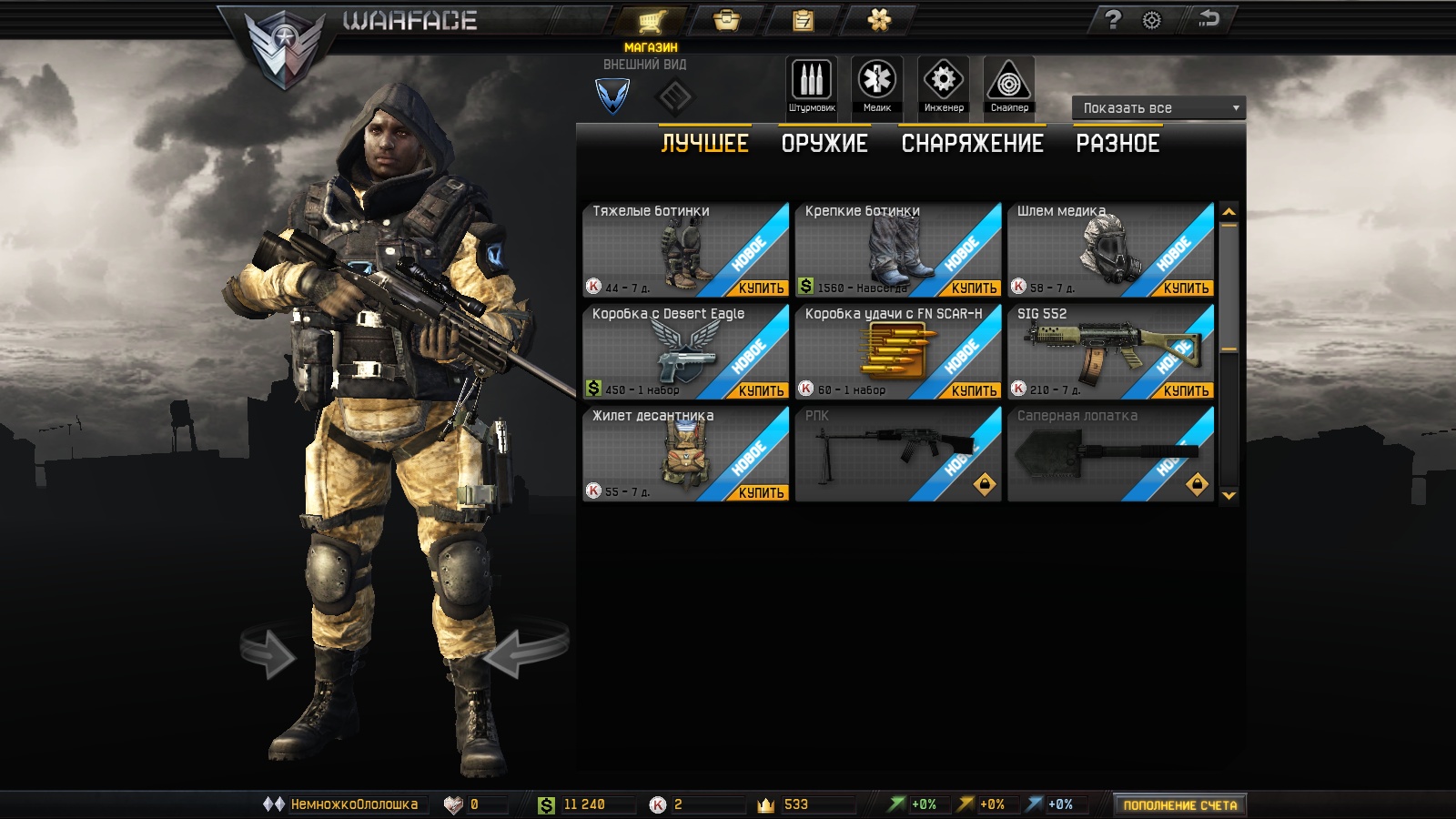
Task: Choose the Штурмовик class filter
Action: (x=811, y=86)
